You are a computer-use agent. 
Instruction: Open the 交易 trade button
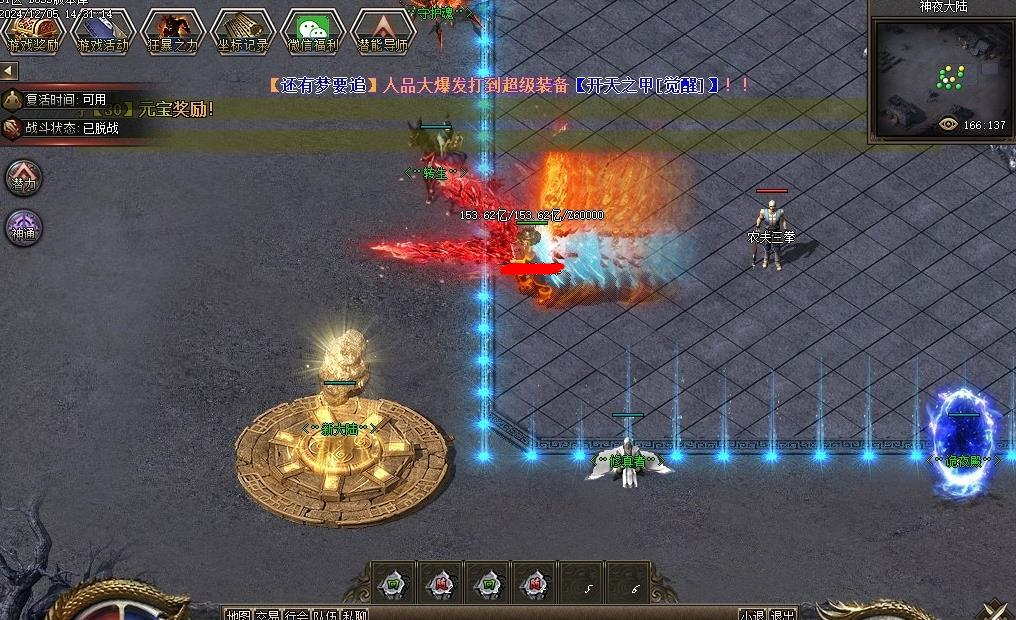point(267,614)
